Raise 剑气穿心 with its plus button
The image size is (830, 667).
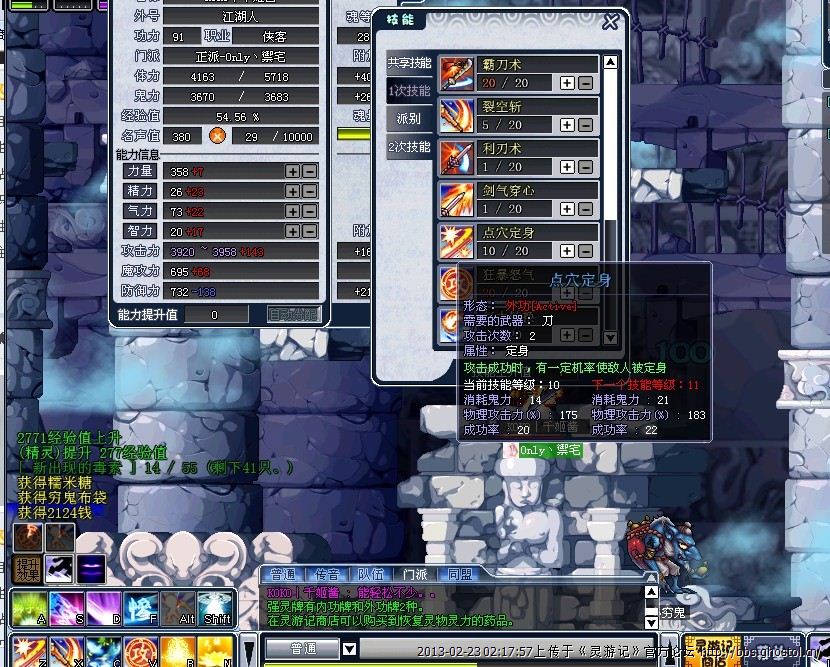[567, 209]
